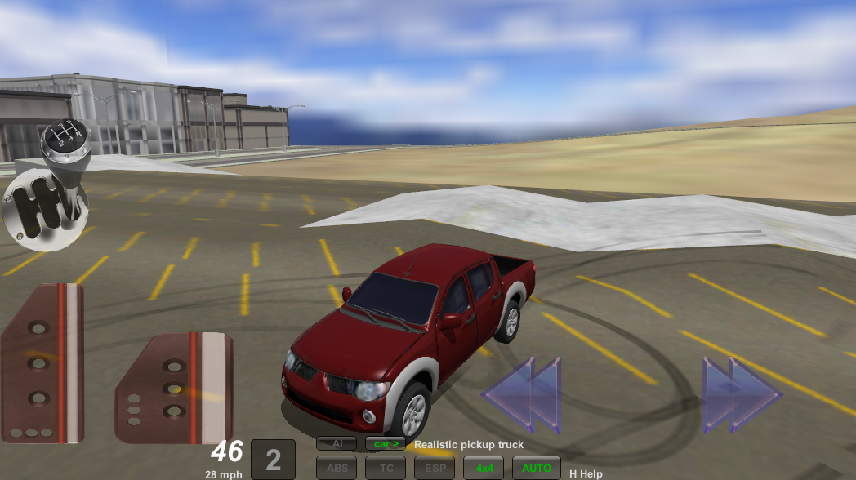Tap the right steering arrow
Screen dimensions: 856x480
pos(740,395)
